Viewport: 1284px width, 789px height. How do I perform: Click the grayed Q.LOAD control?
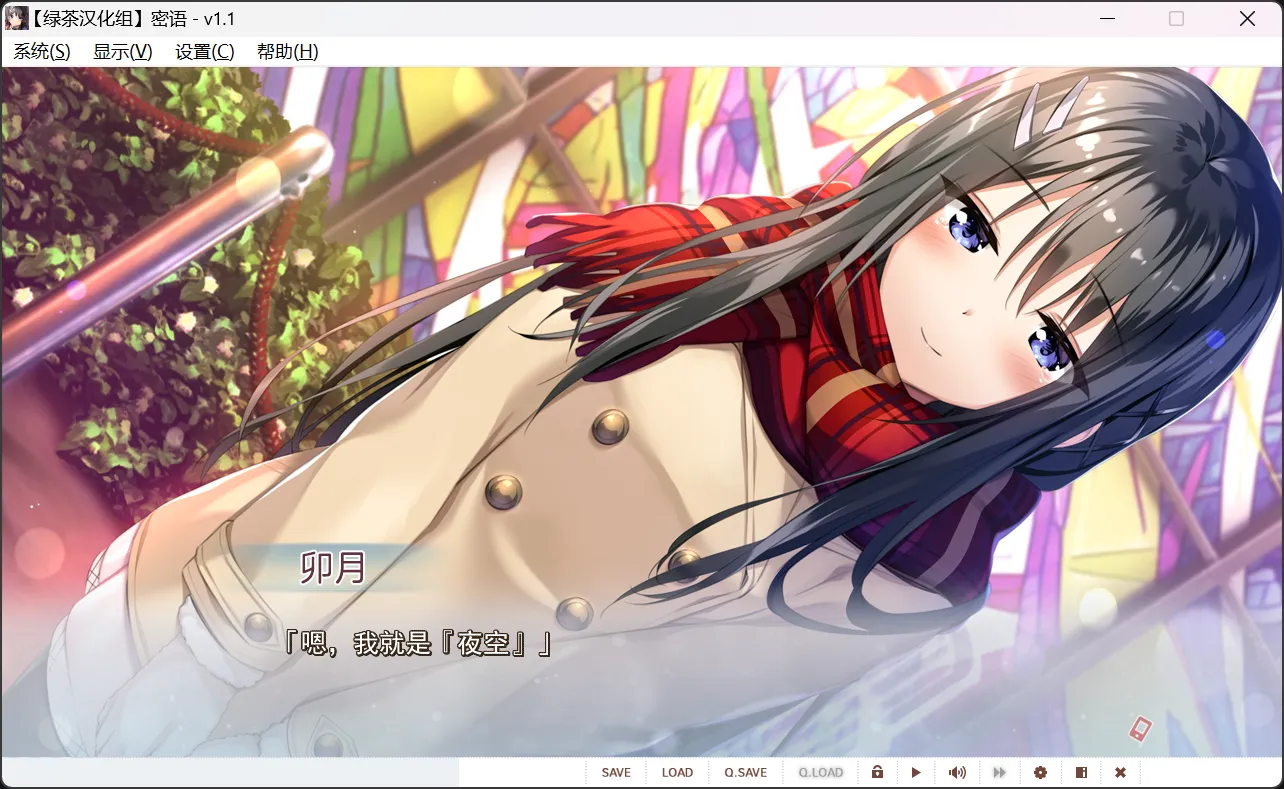click(820, 772)
